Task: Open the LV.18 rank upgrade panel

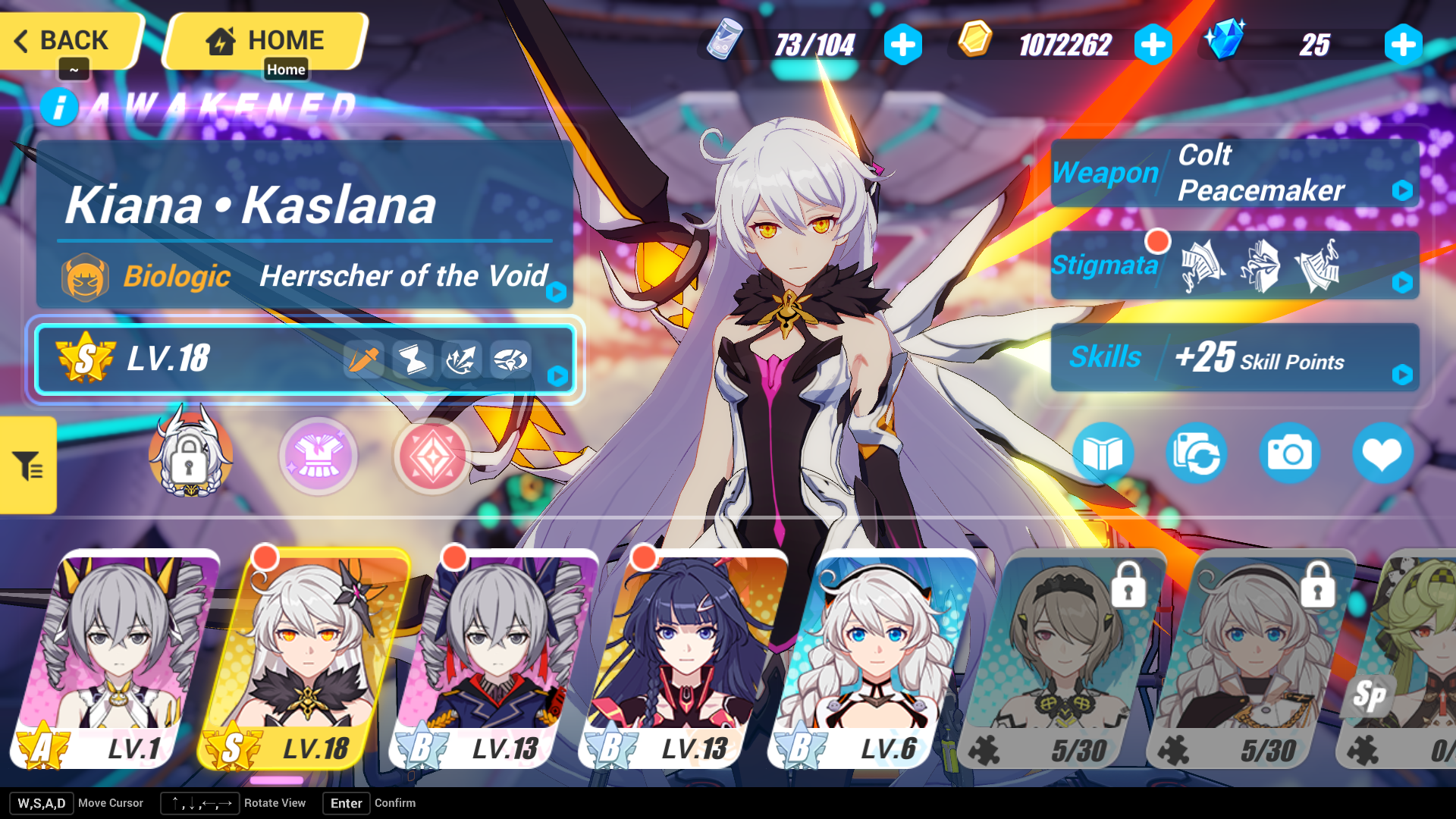Action: click(x=305, y=359)
